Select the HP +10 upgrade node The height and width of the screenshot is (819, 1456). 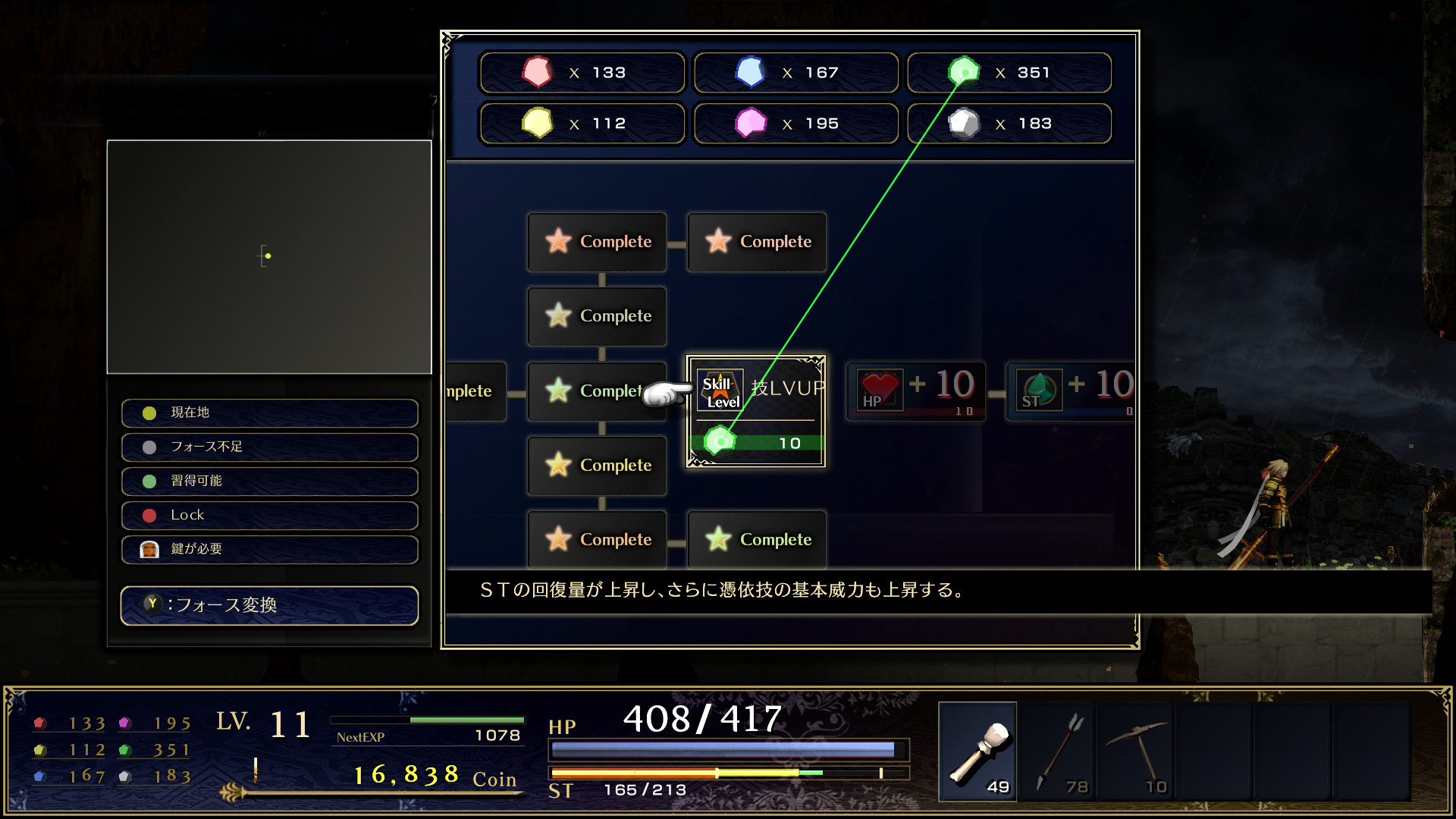[915, 391]
